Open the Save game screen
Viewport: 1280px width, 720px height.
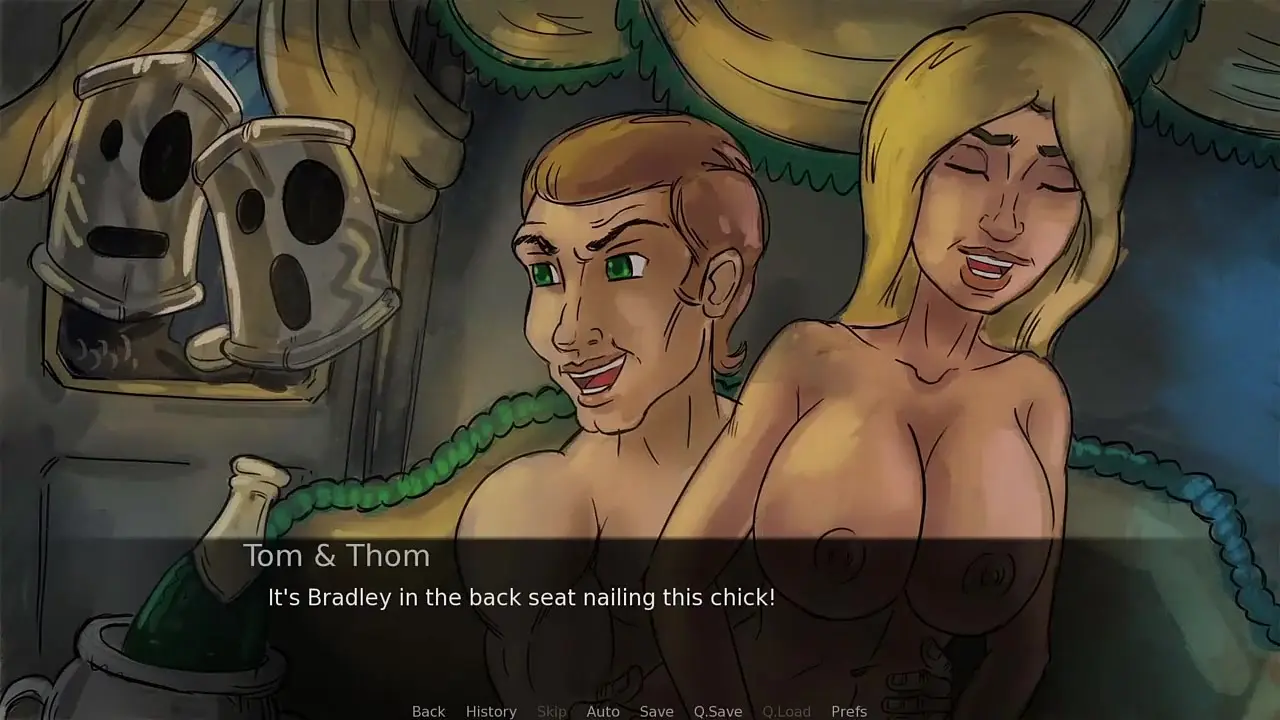pos(656,711)
